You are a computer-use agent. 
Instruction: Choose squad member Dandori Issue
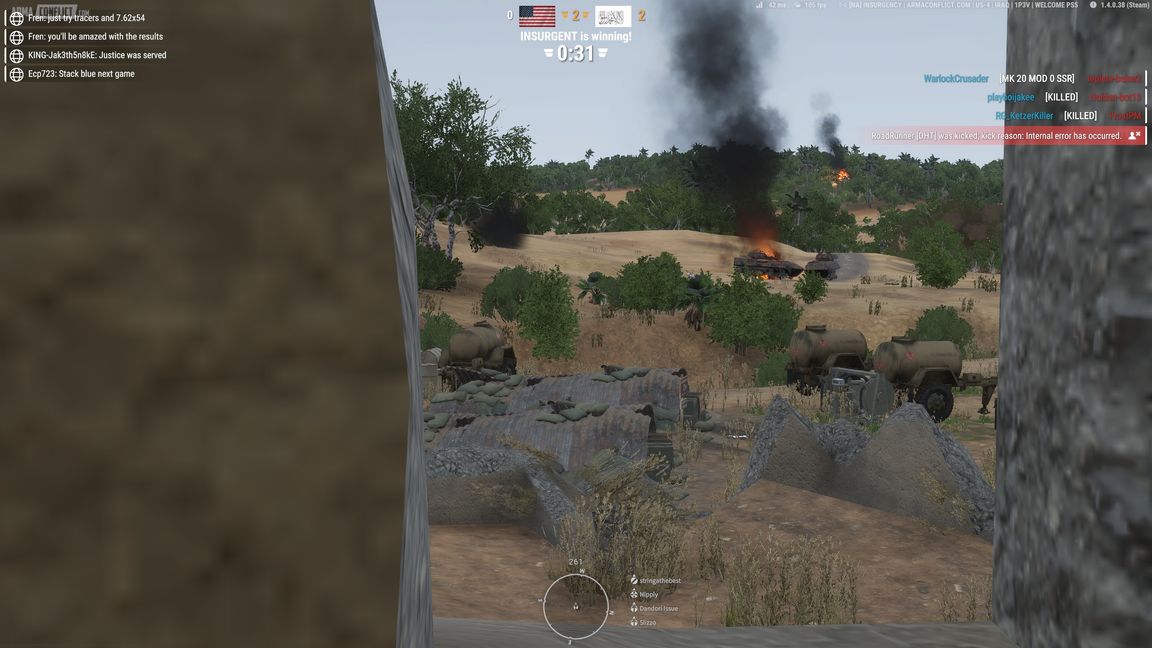(657, 608)
